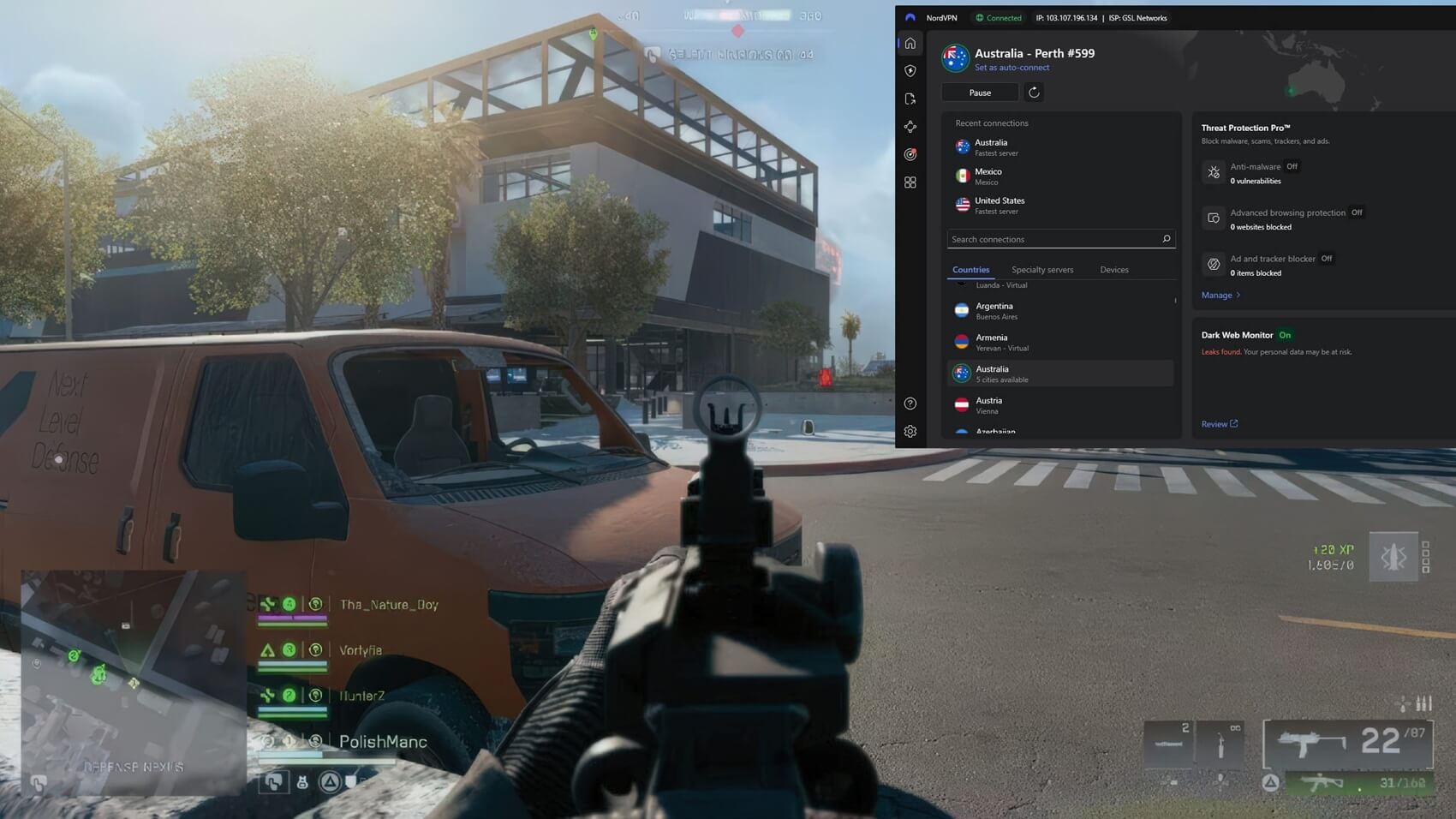Select squad member Vortyfia
Viewport: 1456px width, 819px height.
pyautogui.click(x=361, y=650)
